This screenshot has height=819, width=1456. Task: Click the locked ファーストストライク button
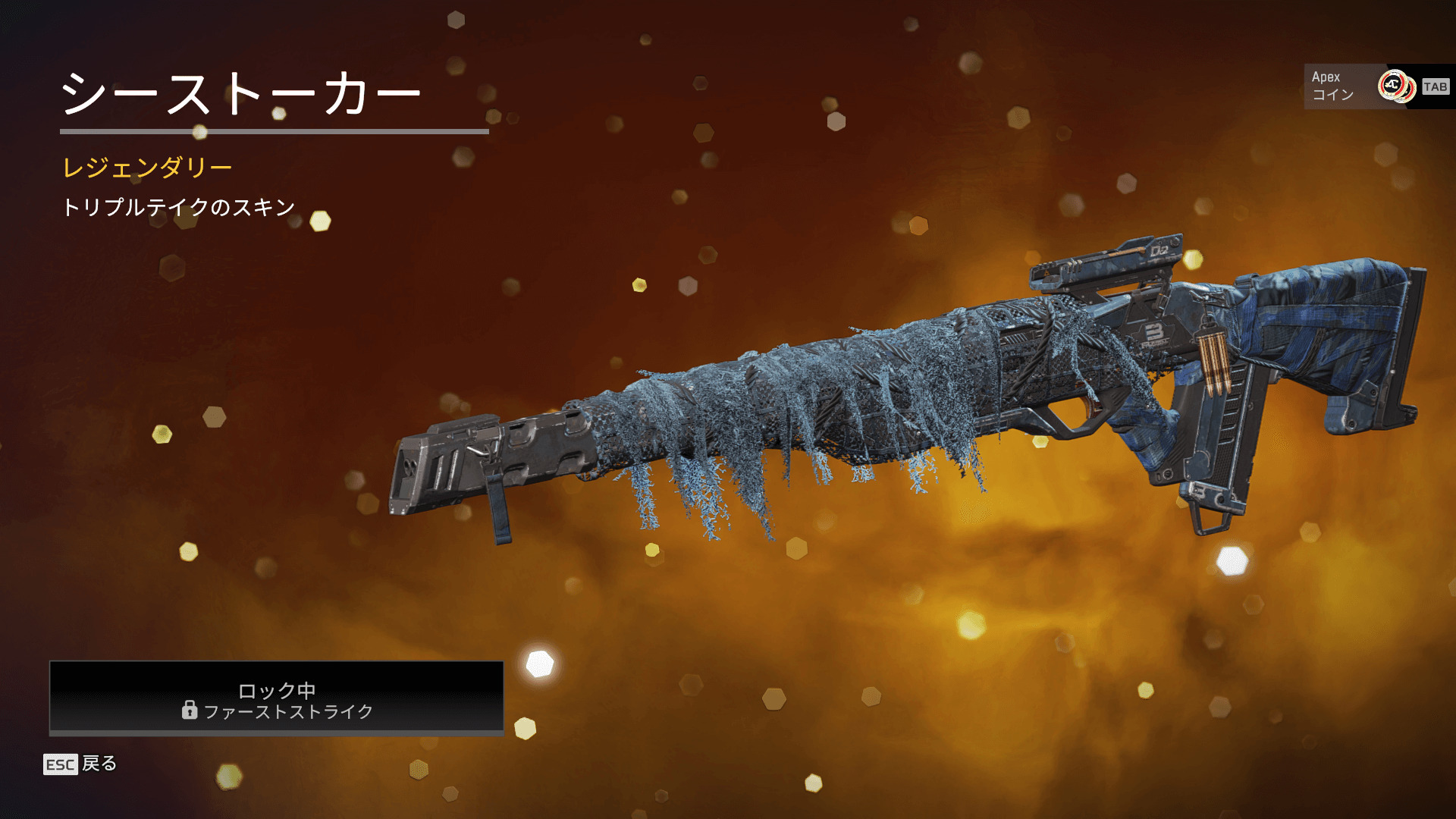pos(276,698)
